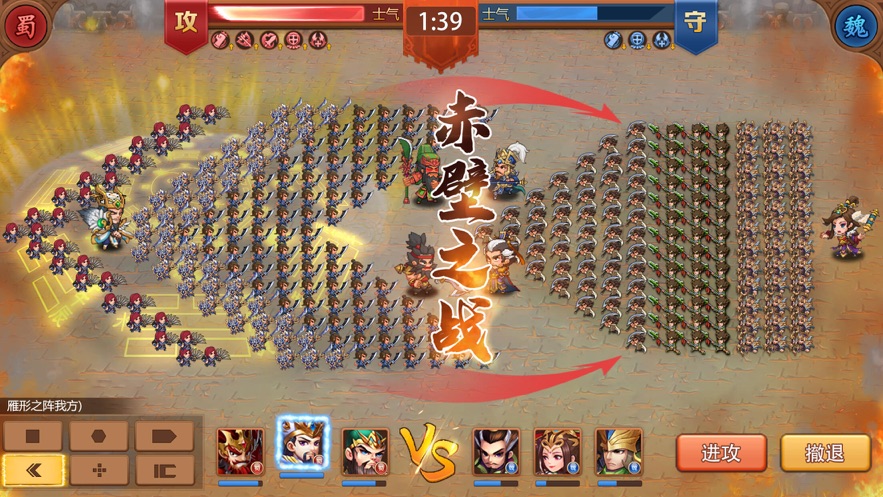The image size is (883, 497).
Task: Select the bracket-shaped formation button
Action: 163,469
